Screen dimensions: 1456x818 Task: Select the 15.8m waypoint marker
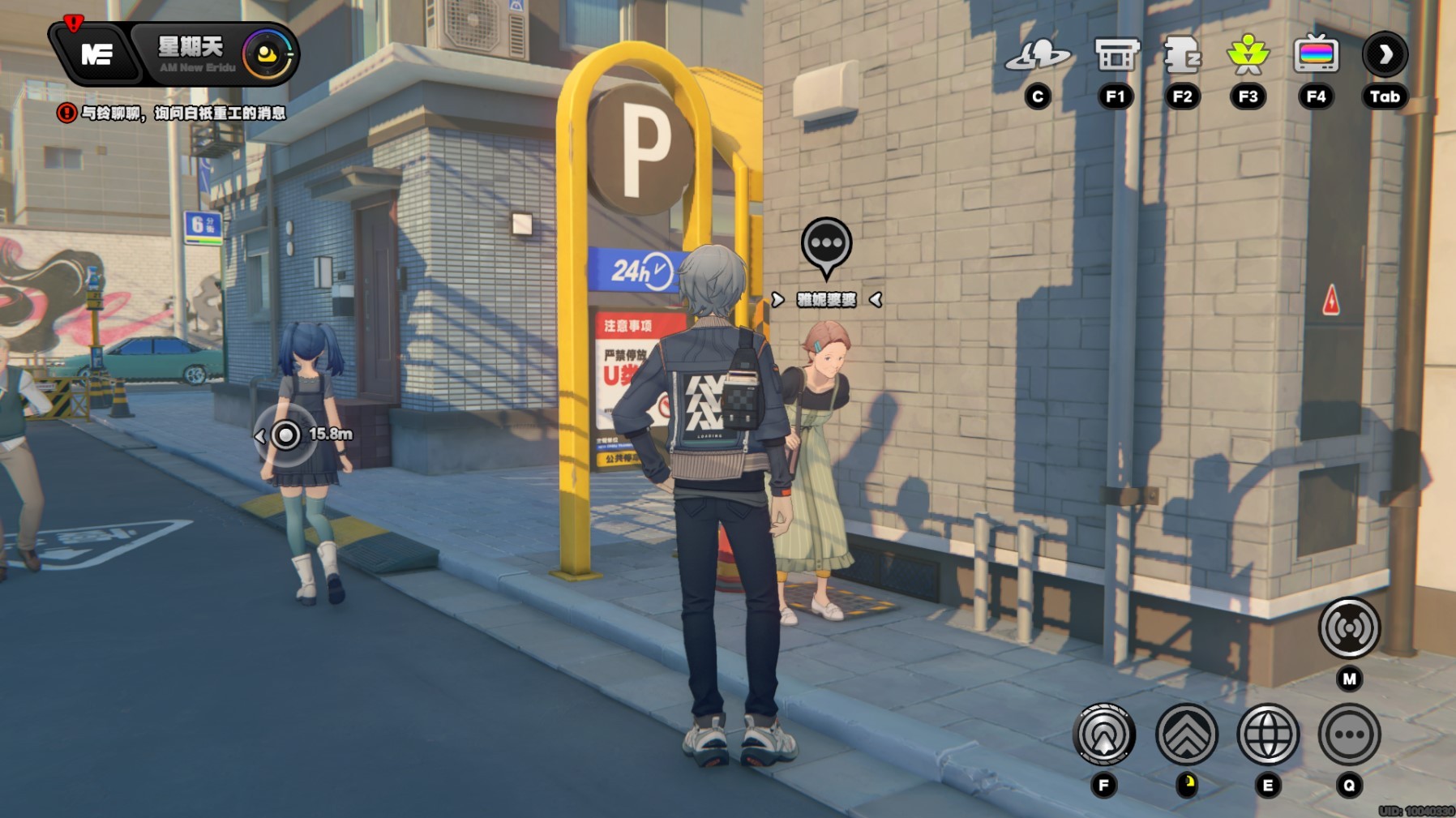tap(286, 435)
